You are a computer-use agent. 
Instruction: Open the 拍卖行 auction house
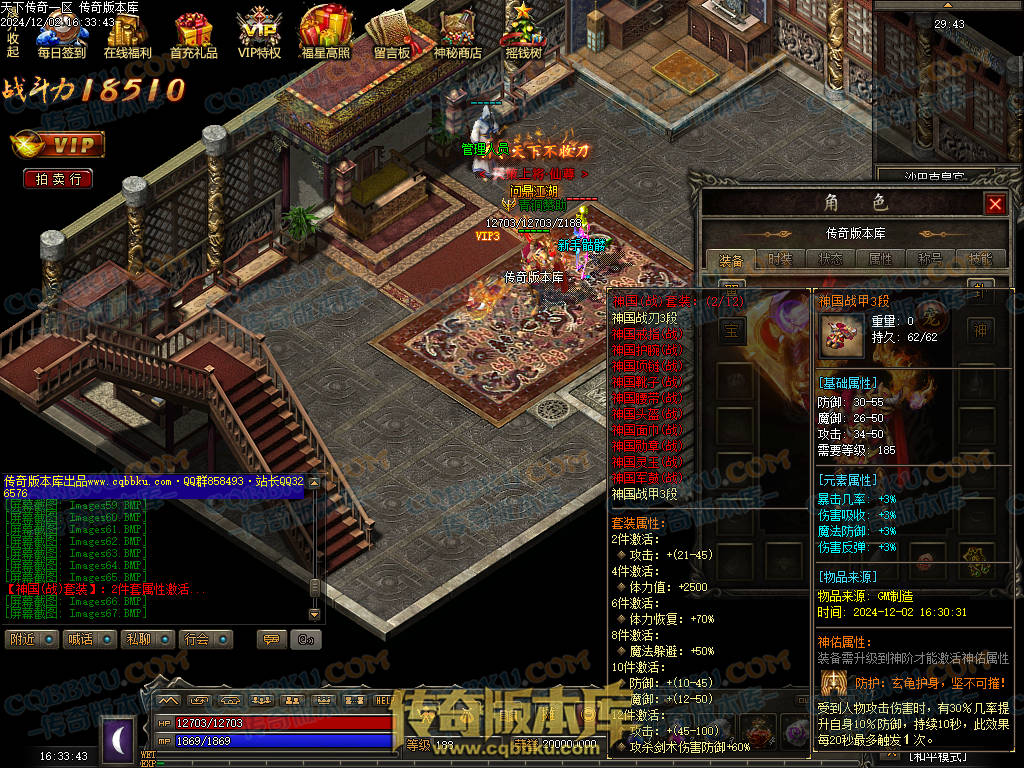click(58, 179)
